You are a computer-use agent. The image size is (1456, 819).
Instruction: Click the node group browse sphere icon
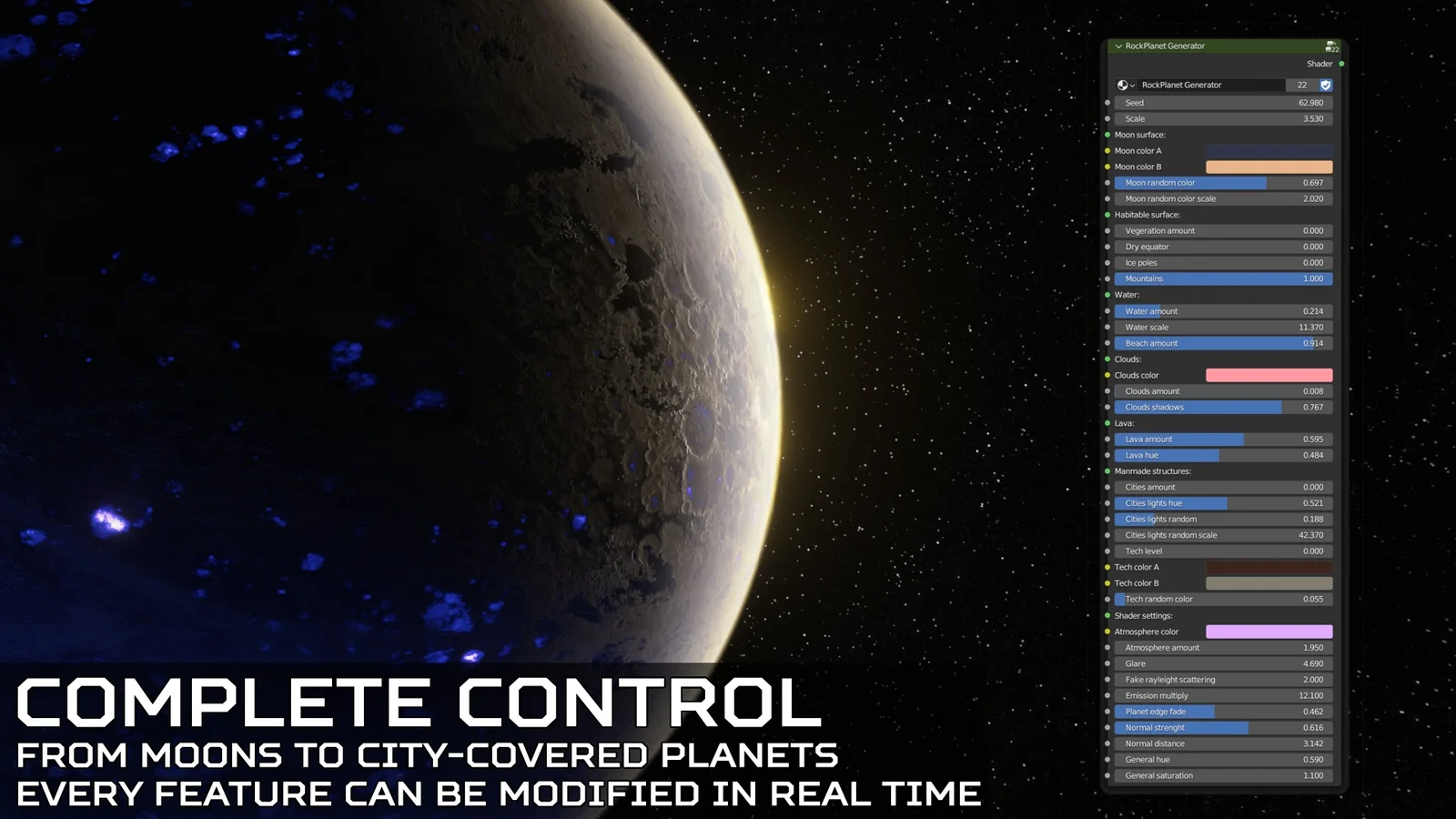(x=1121, y=85)
